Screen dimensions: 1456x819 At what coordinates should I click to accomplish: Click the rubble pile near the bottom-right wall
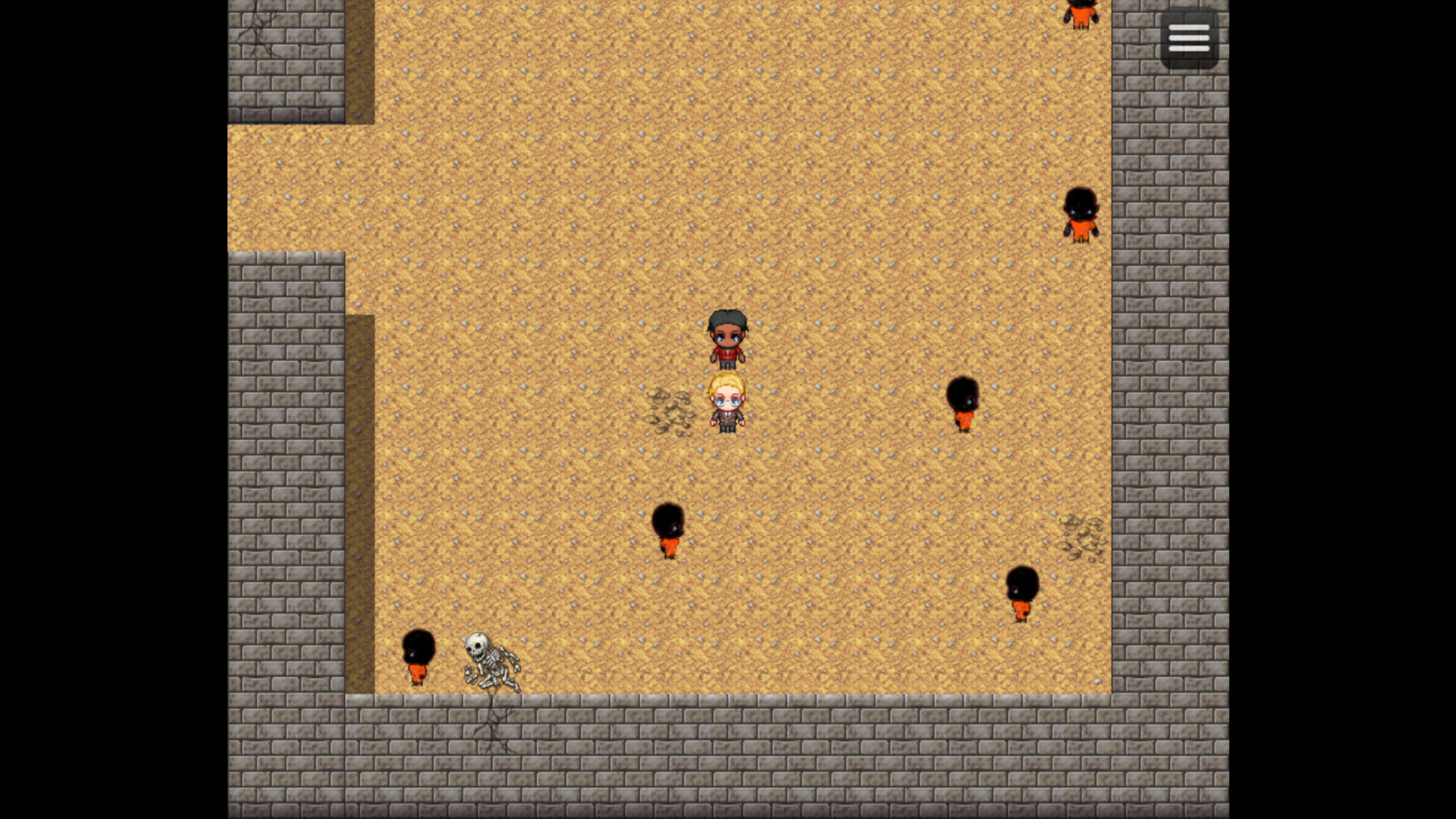tap(1080, 538)
